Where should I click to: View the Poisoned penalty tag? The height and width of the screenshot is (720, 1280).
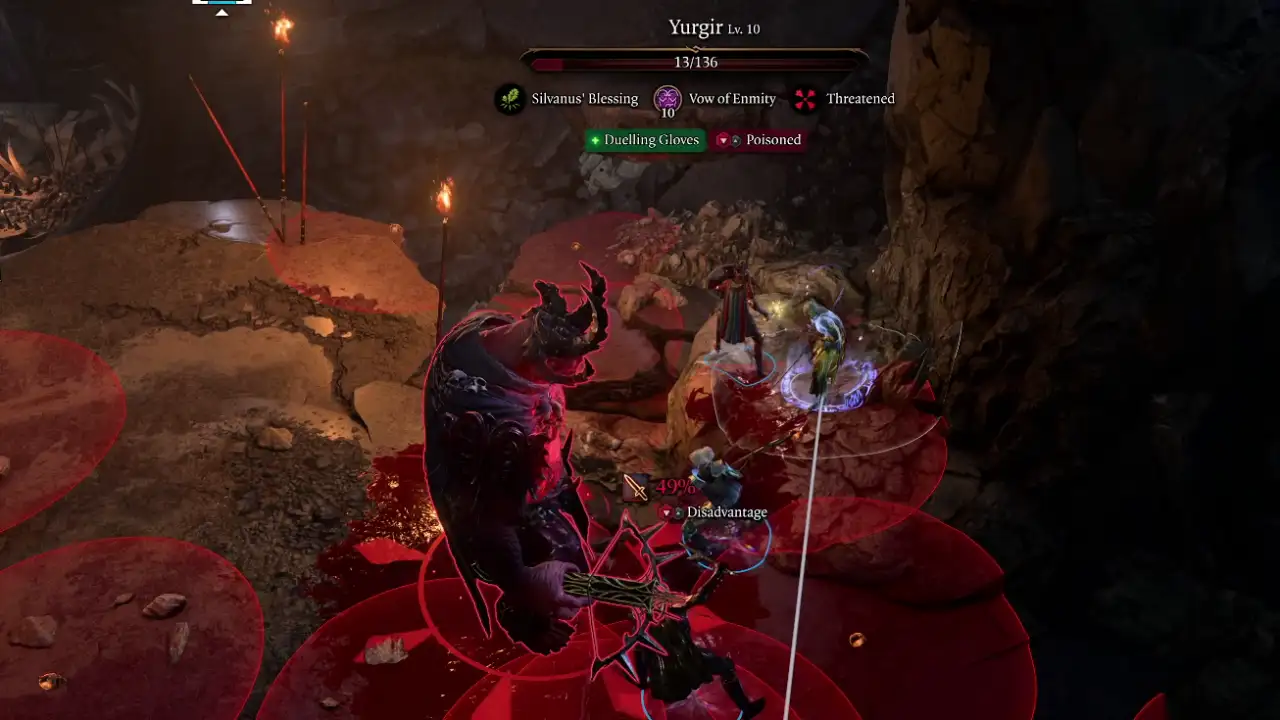pos(760,140)
